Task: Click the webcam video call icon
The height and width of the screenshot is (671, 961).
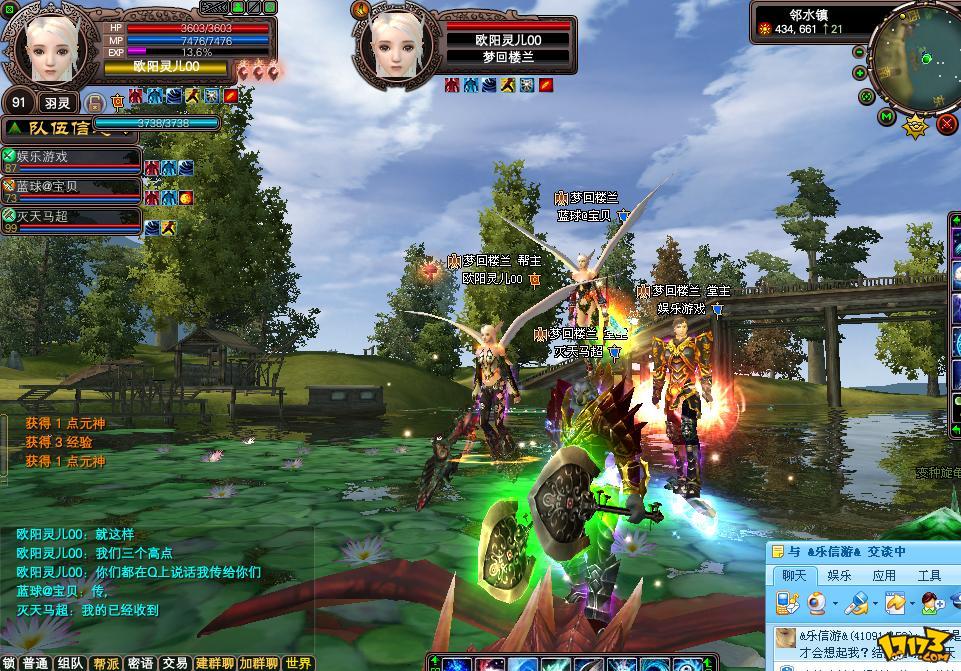Action: [x=817, y=603]
